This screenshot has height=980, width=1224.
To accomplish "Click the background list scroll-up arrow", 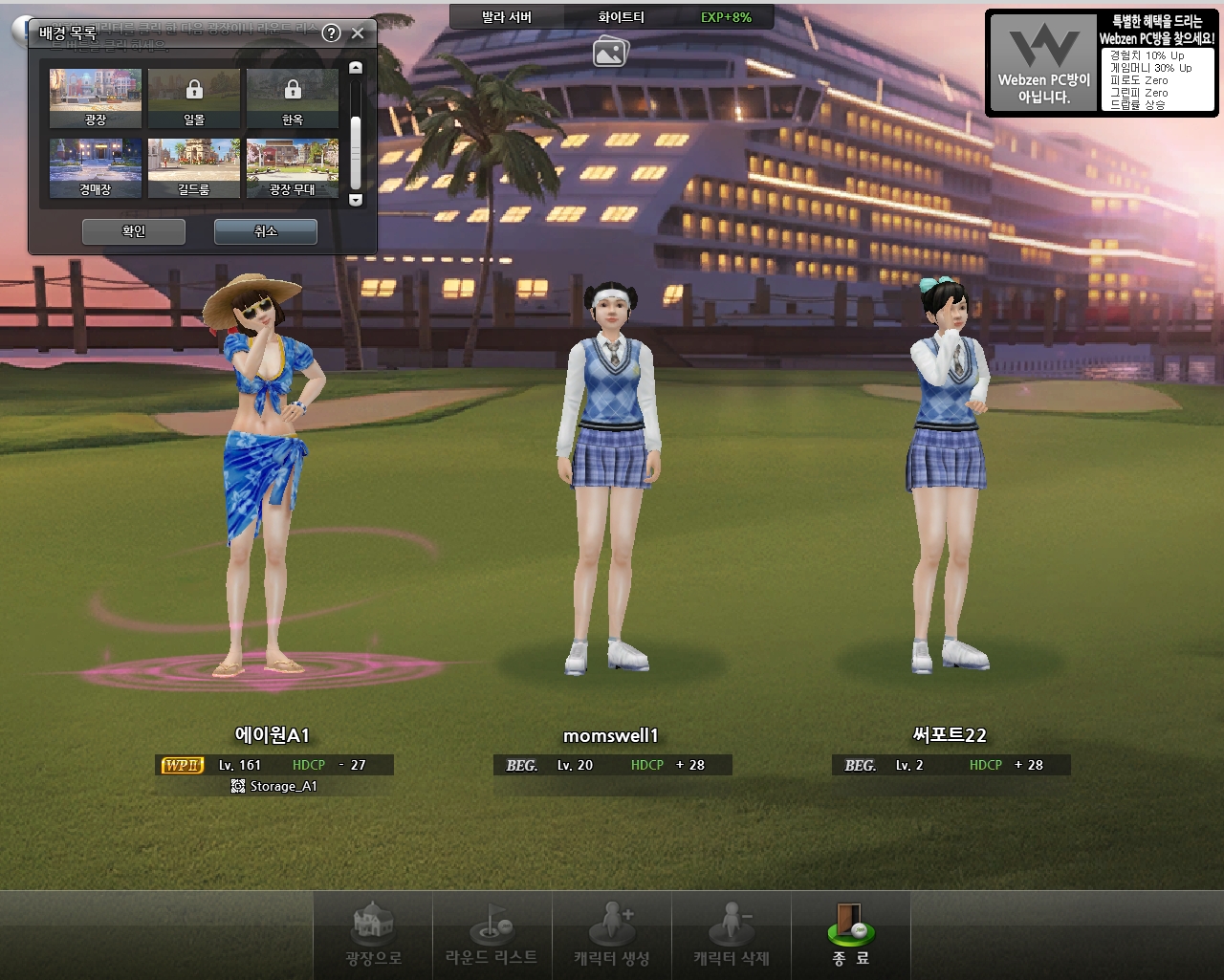I will [x=356, y=68].
